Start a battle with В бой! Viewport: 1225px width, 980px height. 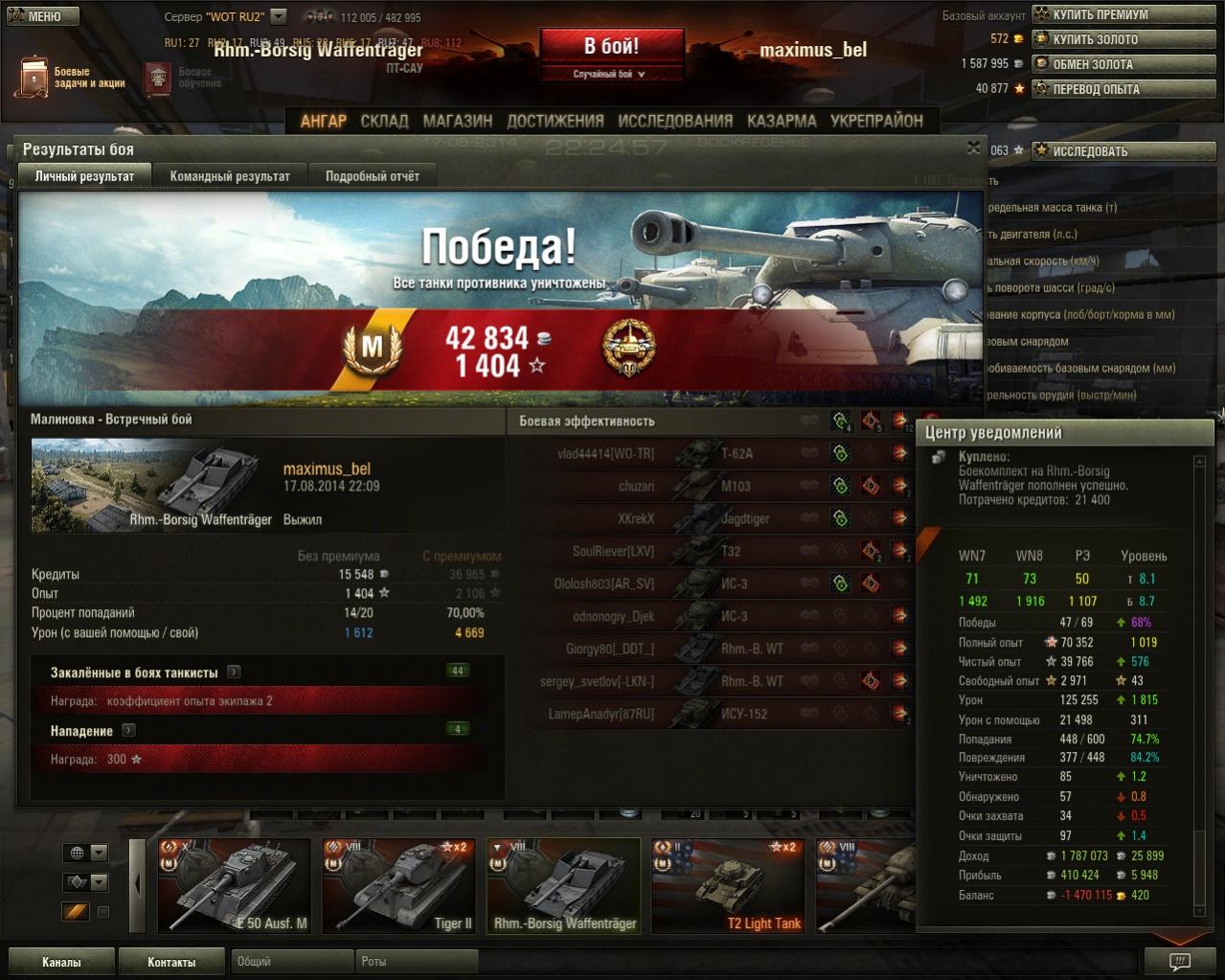pos(611,46)
